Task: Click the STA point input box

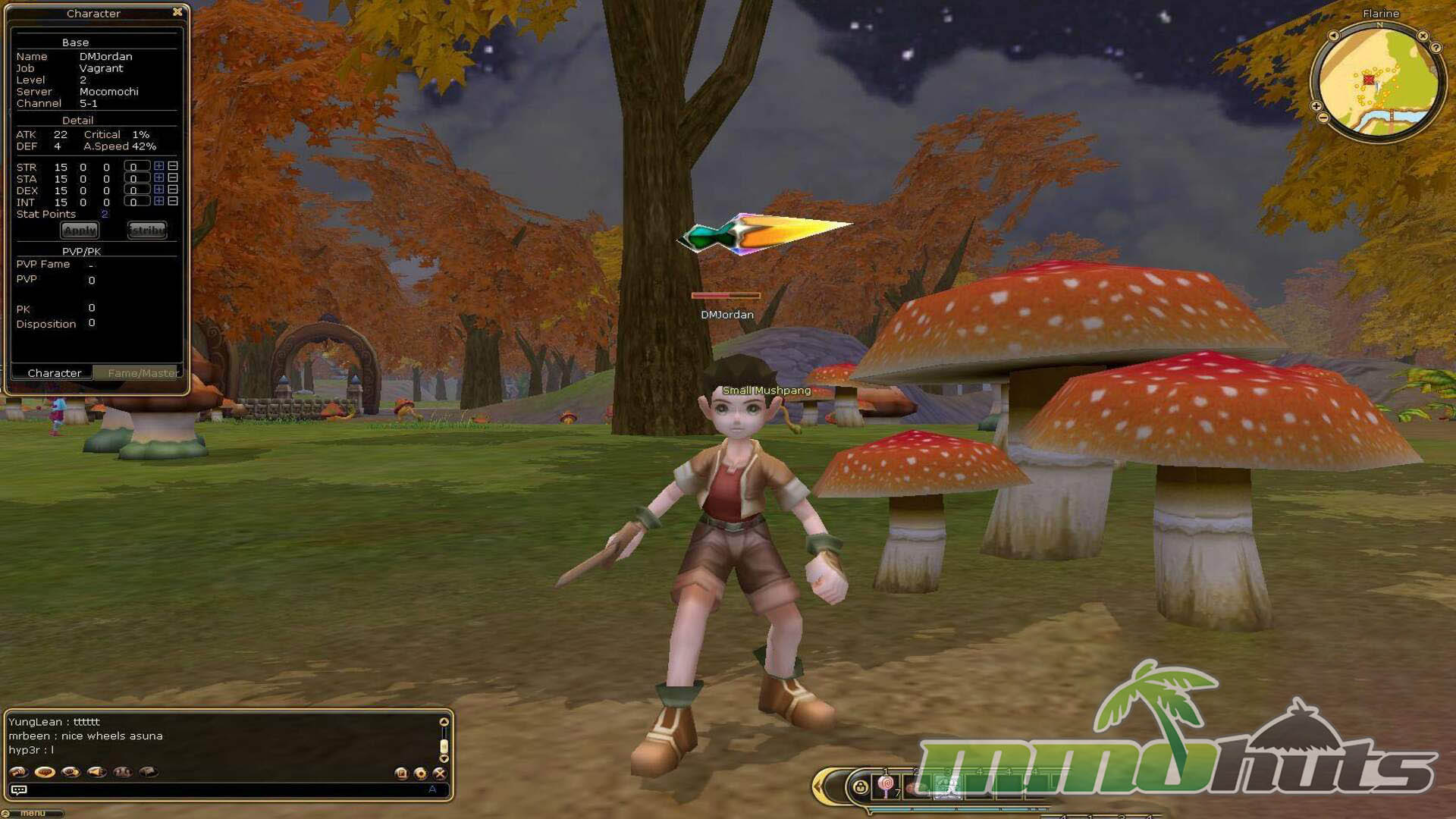Action: click(135, 179)
